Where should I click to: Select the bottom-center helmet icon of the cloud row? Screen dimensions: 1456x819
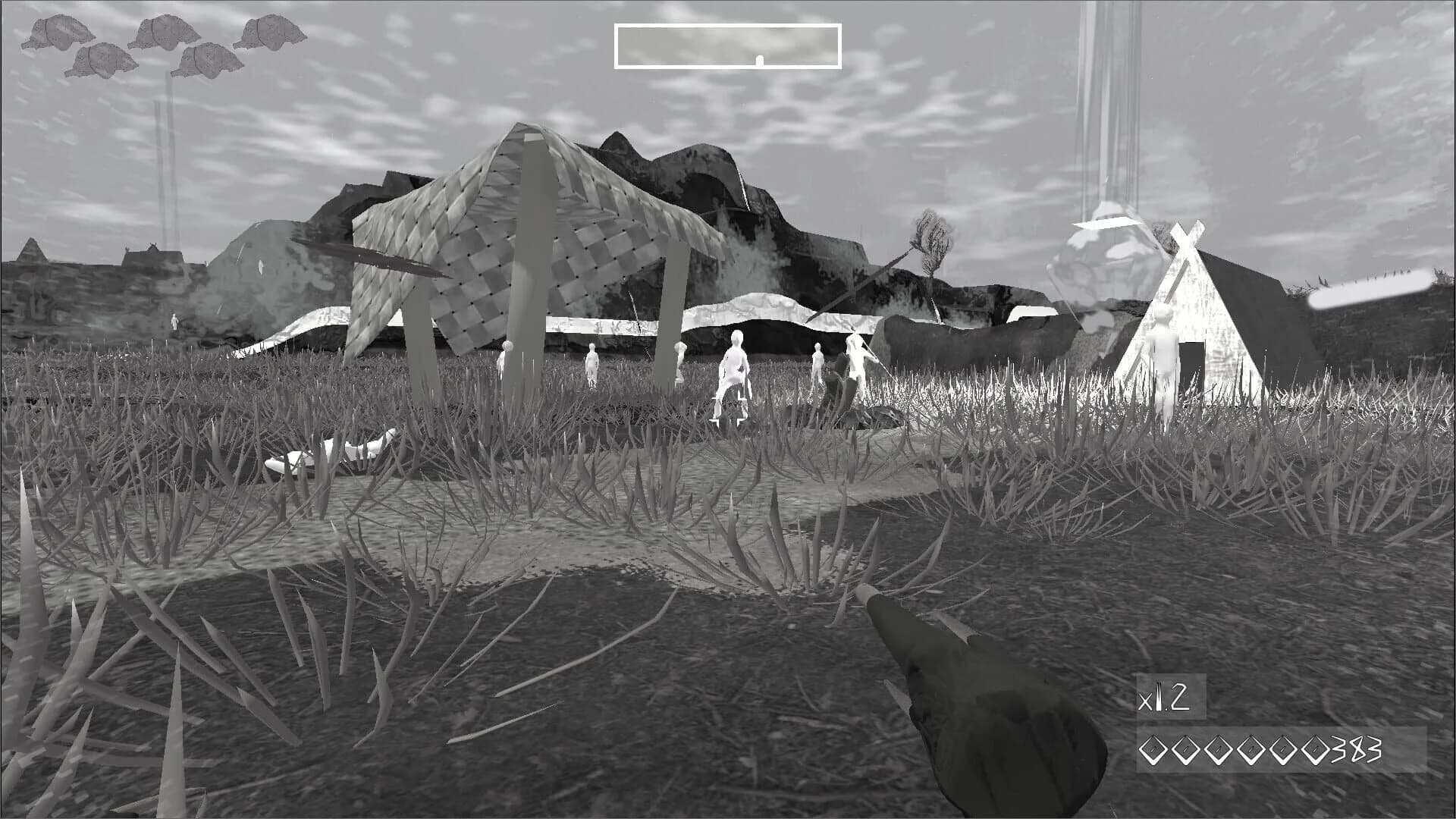point(209,61)
